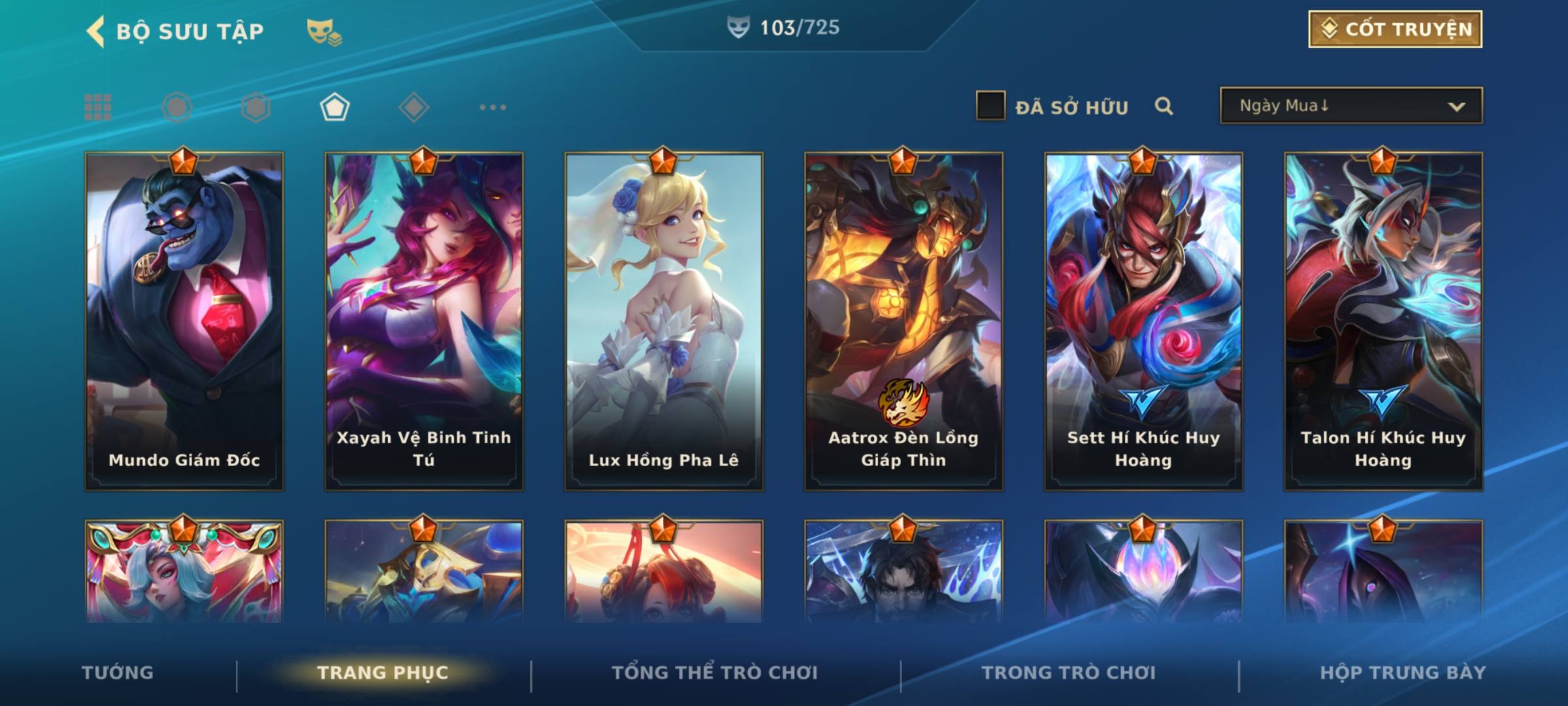Expand the Ngày Mua sort dropdown
Image resolution: width=1568 pixels, height=706 pixels.
point(1351,106)
